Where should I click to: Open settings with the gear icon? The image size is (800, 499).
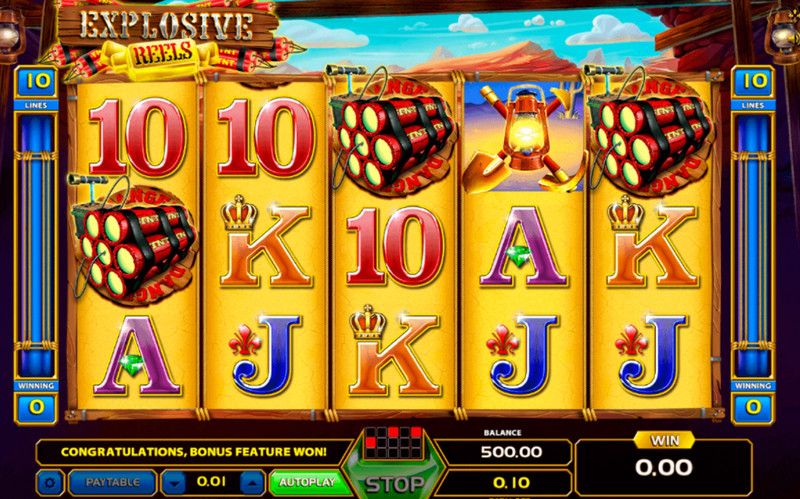pyautogui.click(x=50, y=483)
